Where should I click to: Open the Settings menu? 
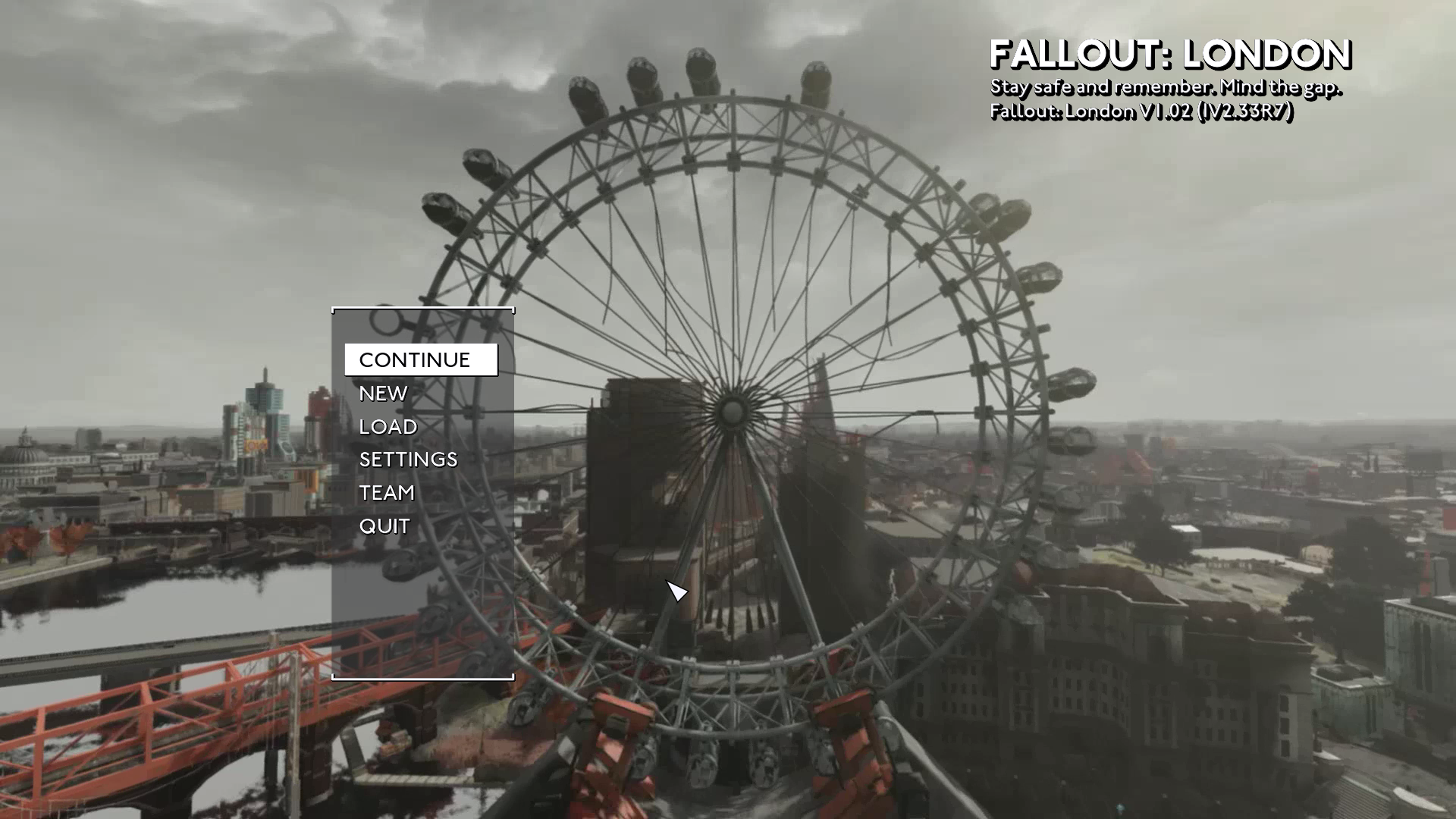[x=408, y=460]
